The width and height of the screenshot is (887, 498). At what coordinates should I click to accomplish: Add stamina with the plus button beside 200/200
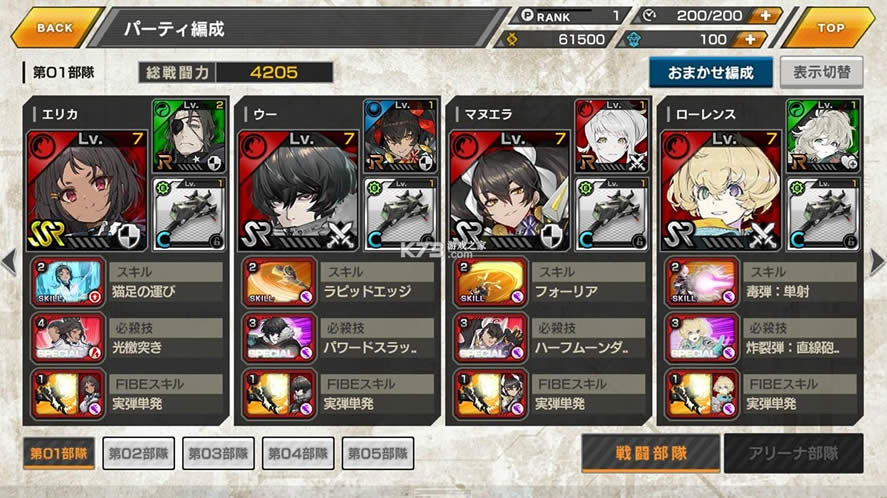click(764, 14)
